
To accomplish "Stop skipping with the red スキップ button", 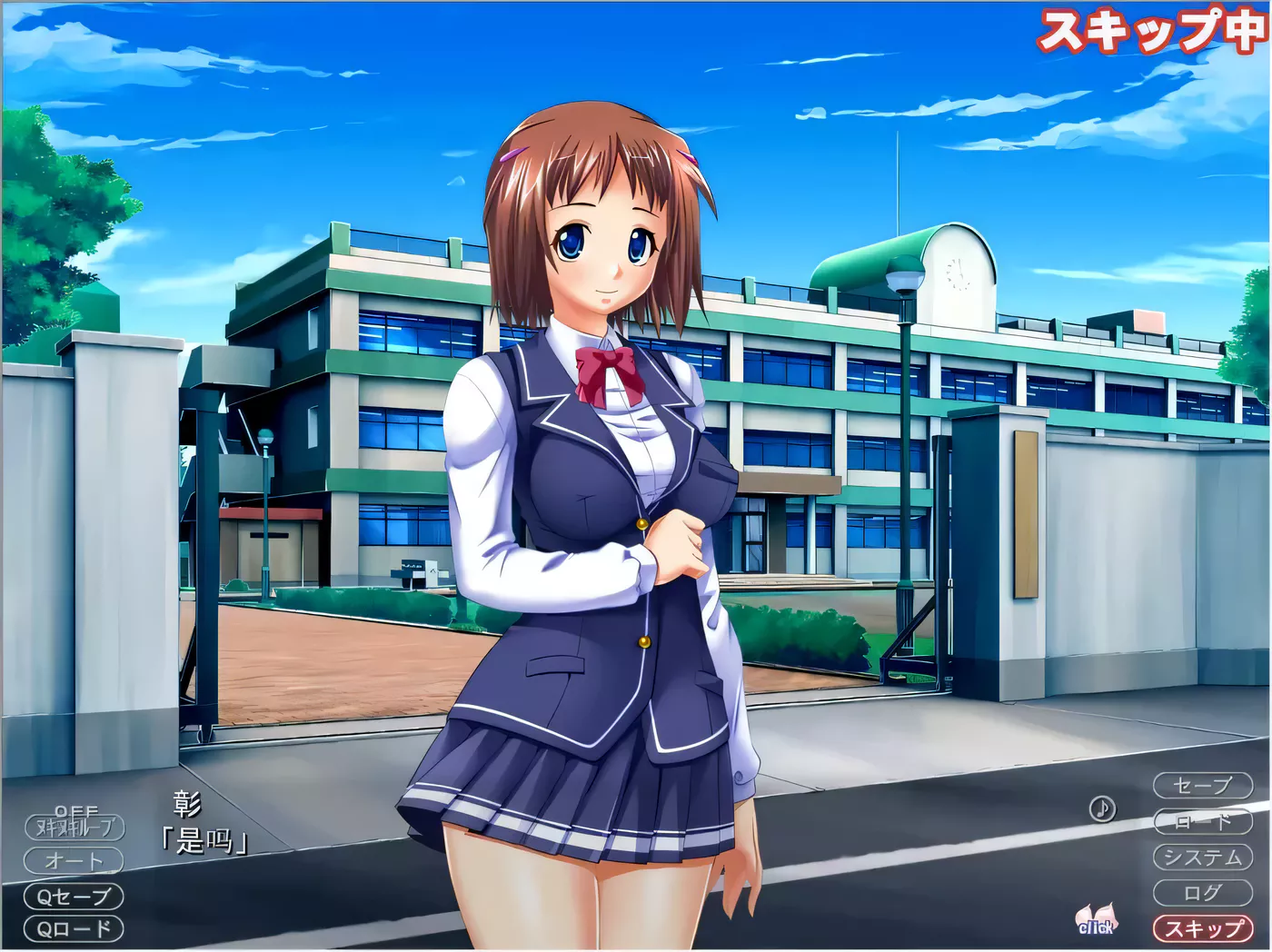I will (x=1202, y=928).
